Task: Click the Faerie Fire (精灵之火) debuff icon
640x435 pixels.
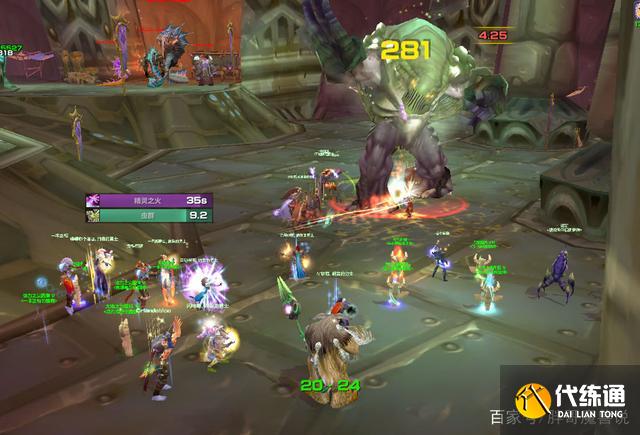Action: click(92, 200)
